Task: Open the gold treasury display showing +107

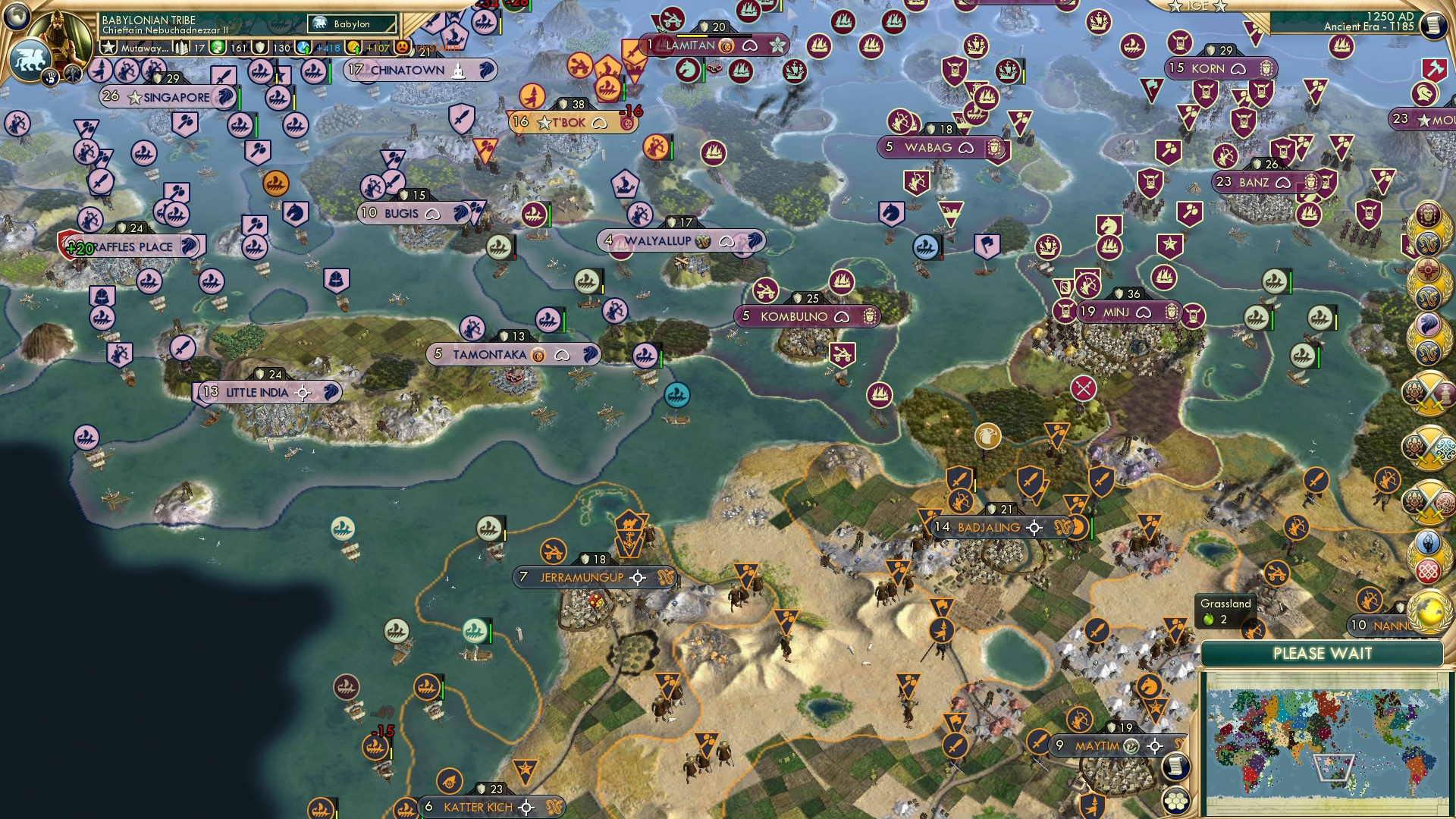Action: (x=353, y=47)
